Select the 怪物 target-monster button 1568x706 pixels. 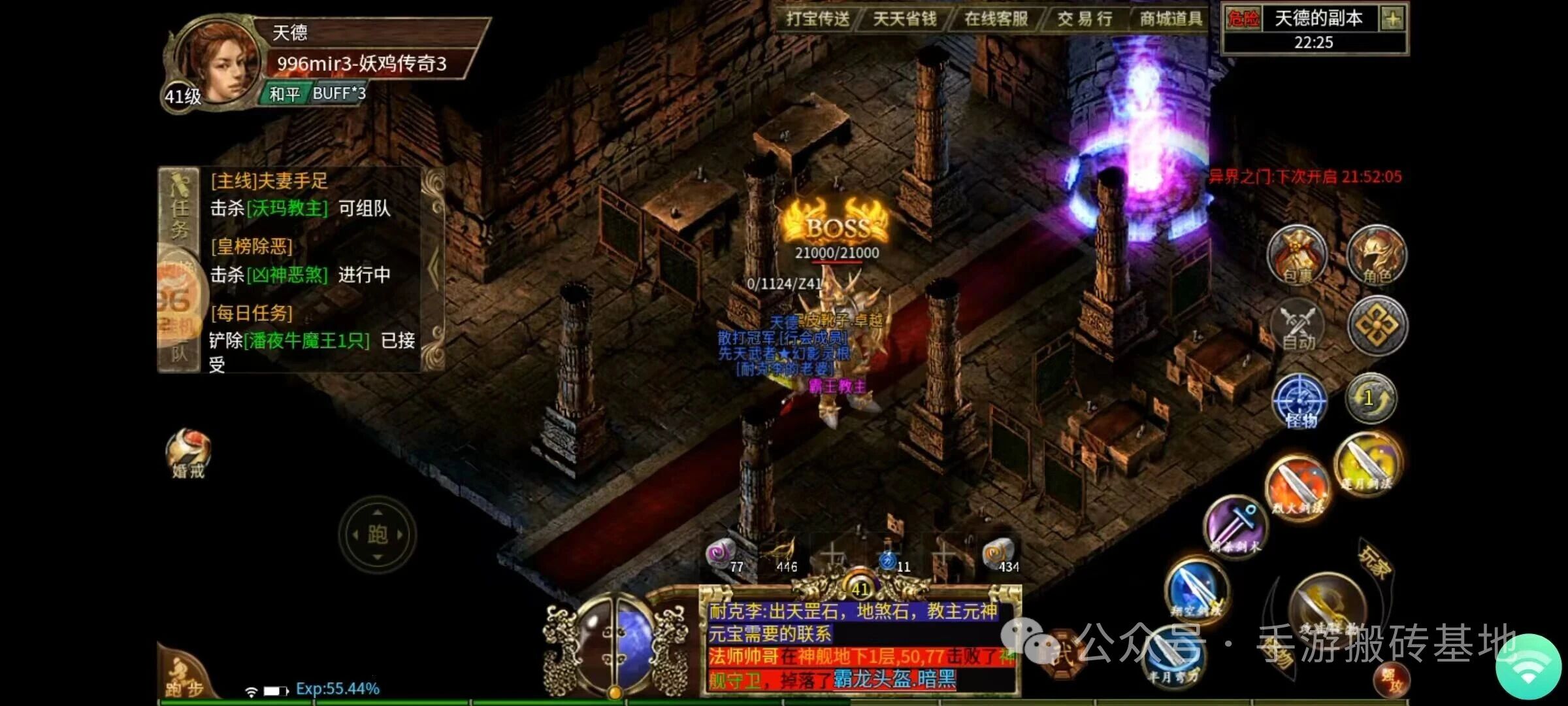(1299, 401)
